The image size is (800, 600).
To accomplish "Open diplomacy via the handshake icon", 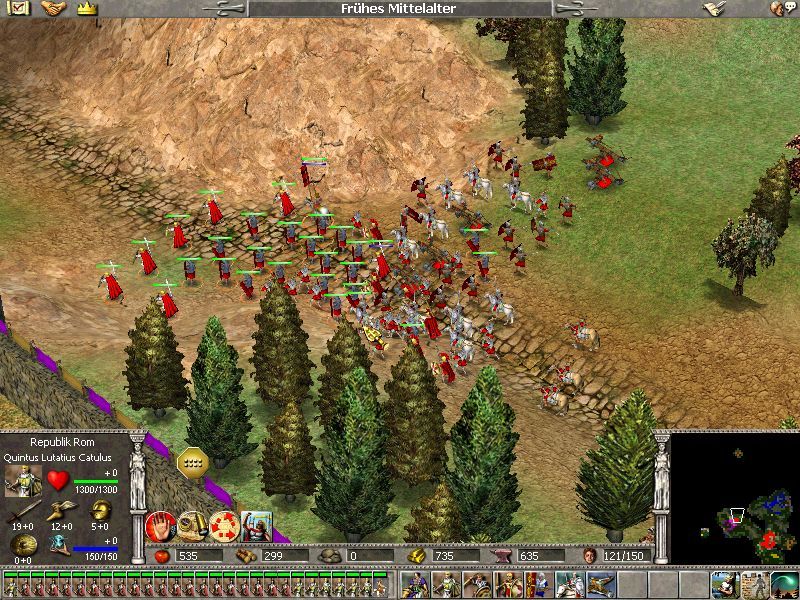I will pyautogui.click(x=53, y=8).
